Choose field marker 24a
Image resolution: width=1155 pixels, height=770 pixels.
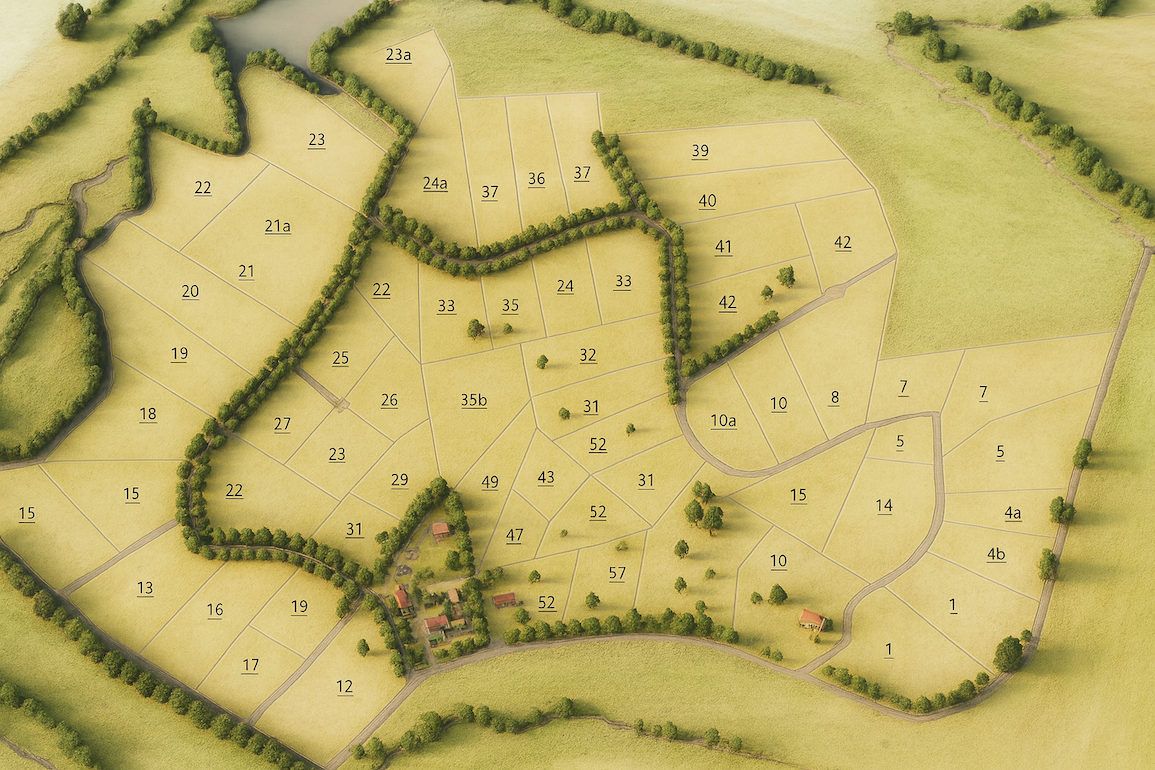click(x=435, y=183)
